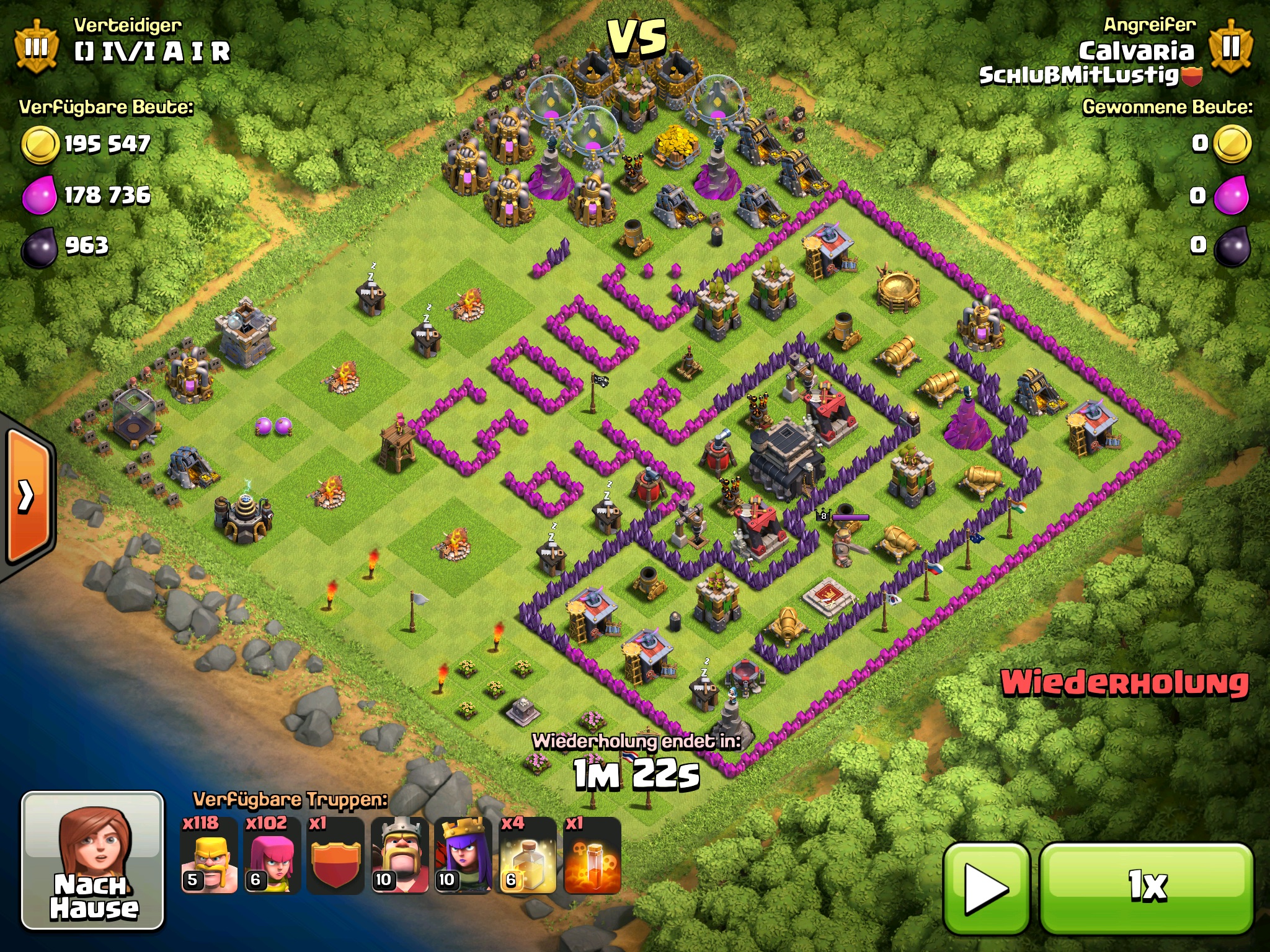Select the Barbarian King hero slot

click(x=399, y=855)
